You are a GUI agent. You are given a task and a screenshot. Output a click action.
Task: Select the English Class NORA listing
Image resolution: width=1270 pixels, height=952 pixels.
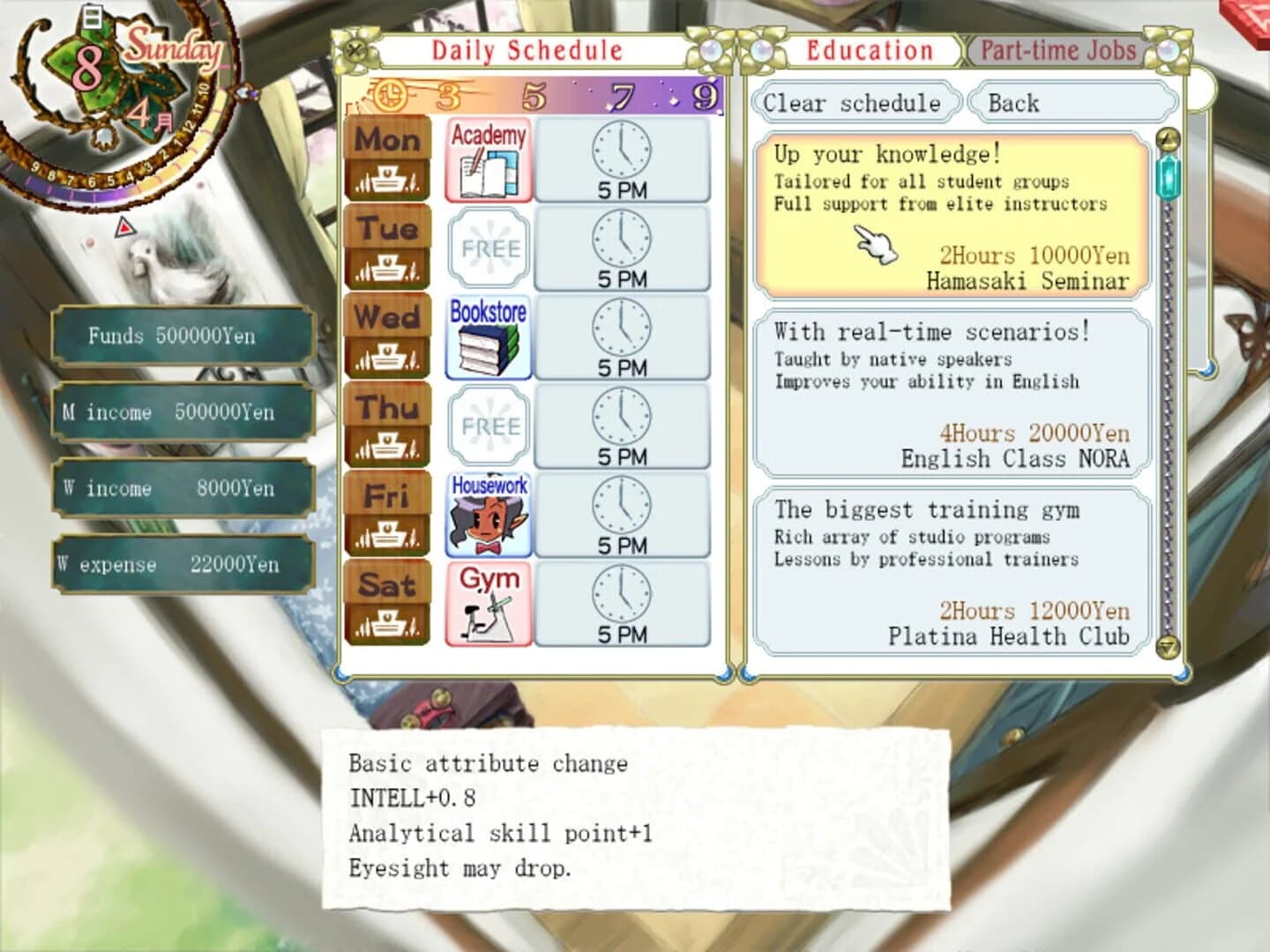pyautogui.click(x=952, y=394)
